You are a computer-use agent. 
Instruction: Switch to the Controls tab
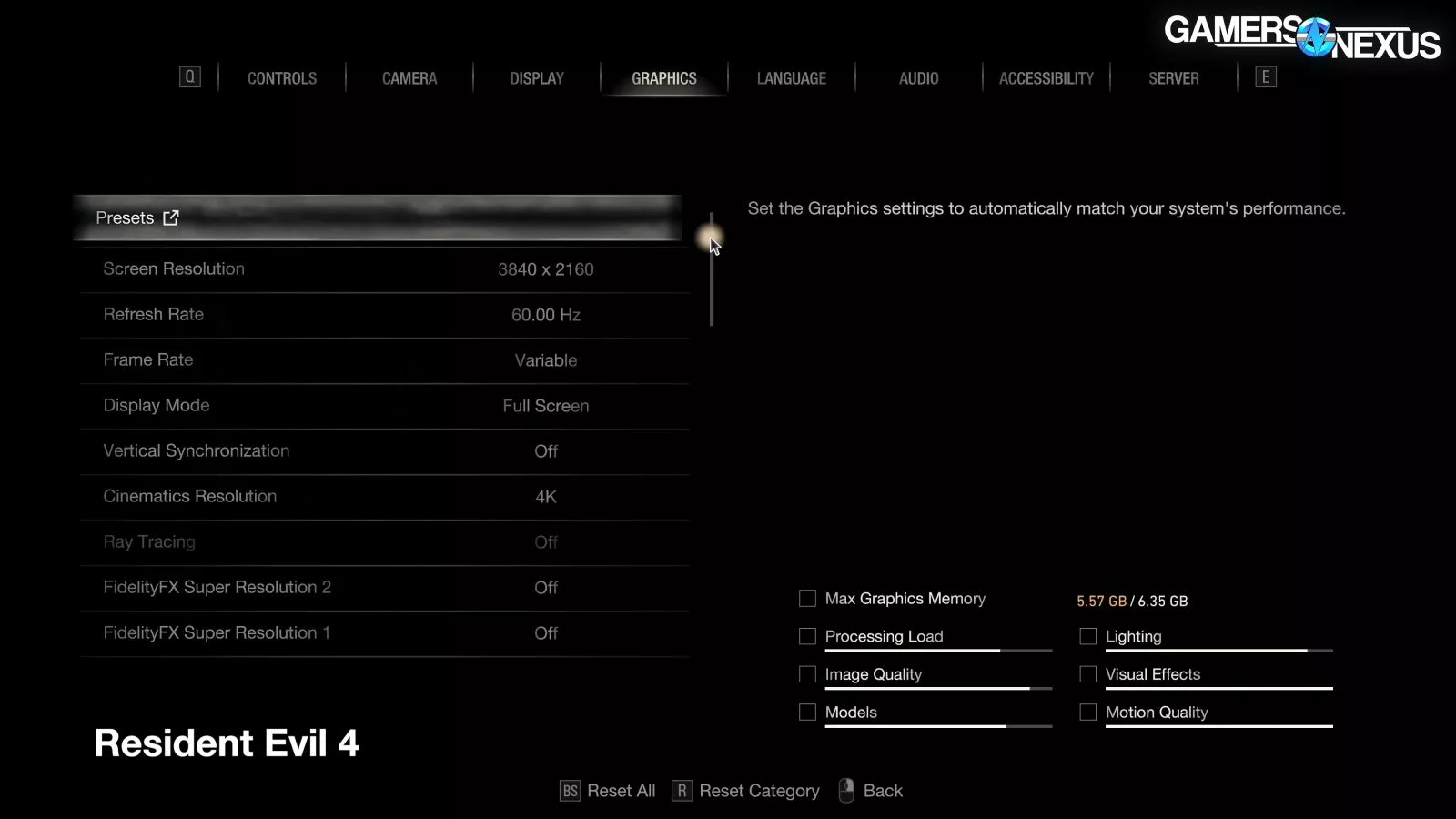tap(282, 78)
